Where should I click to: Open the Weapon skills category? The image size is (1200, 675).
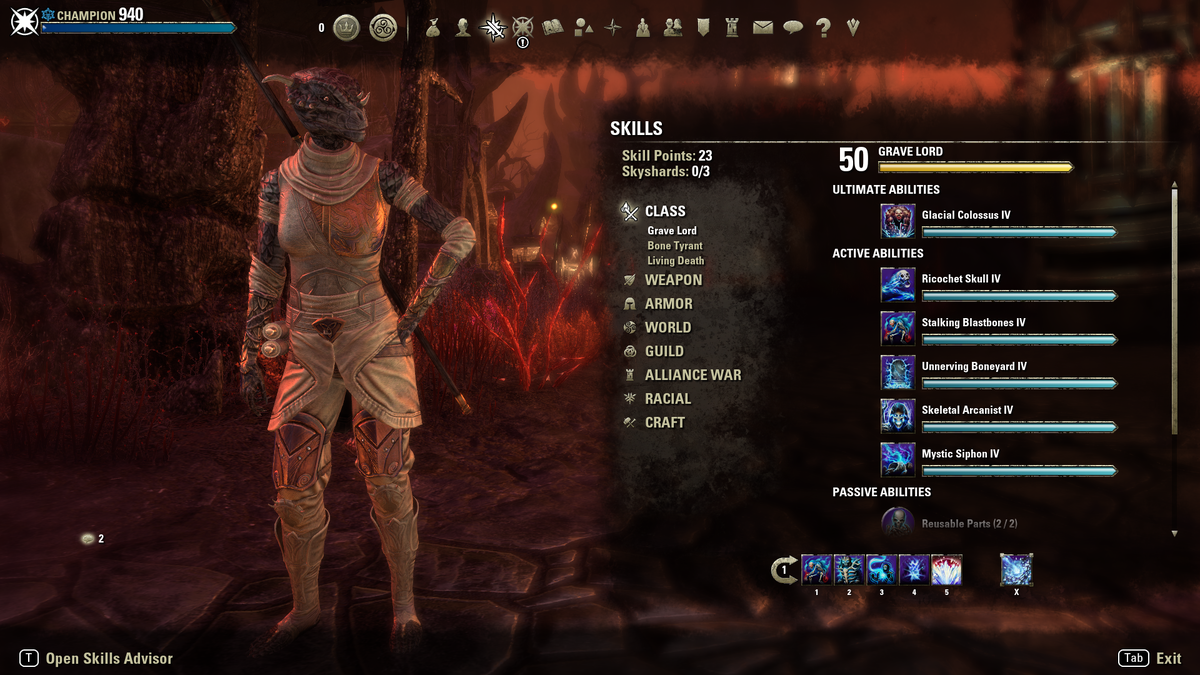pyautogui.click(x=673, y=280)
